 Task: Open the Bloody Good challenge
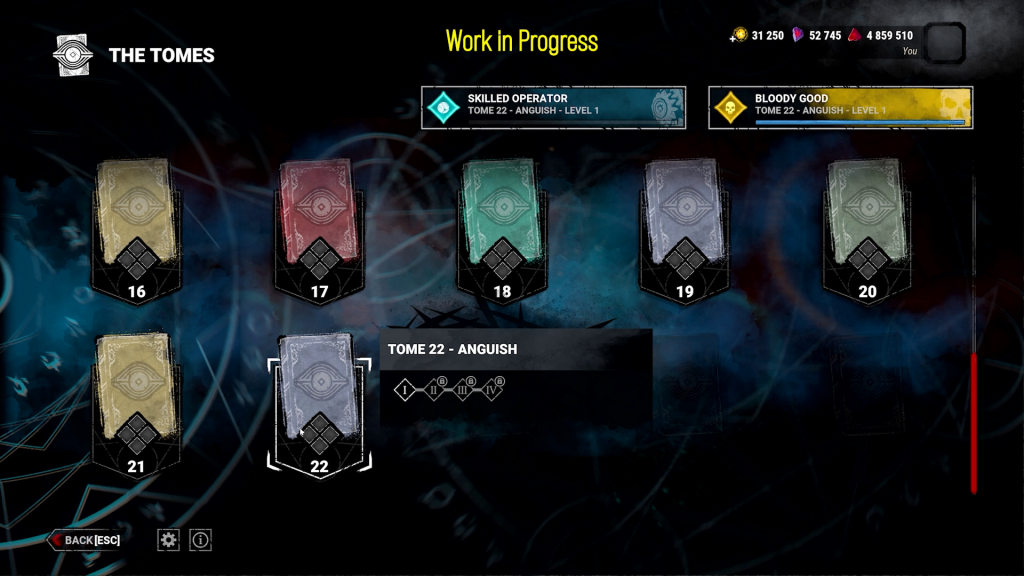[x=840, y=107]
